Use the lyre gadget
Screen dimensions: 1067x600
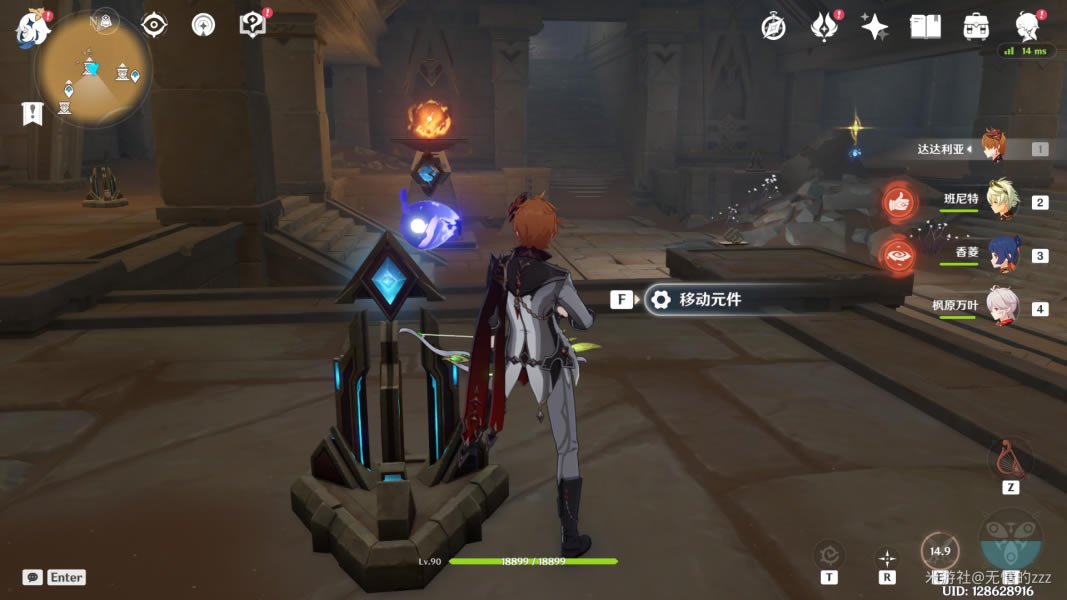[x=1010, y=459]
